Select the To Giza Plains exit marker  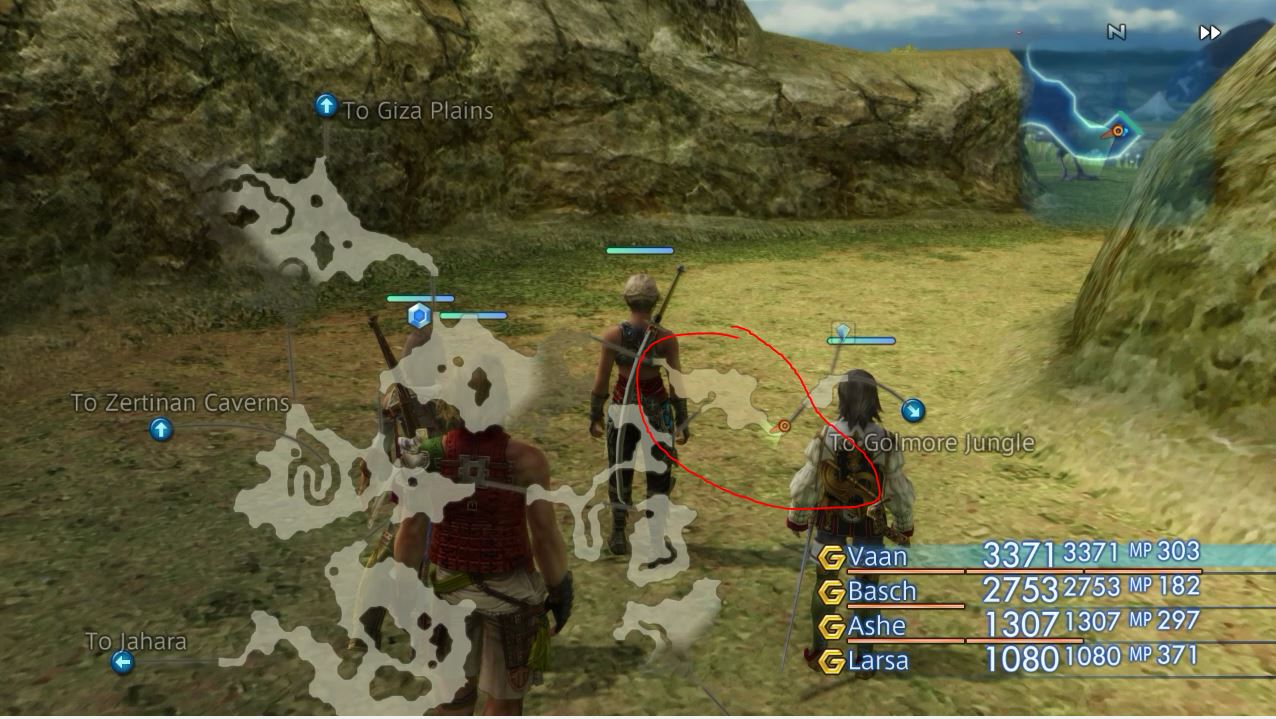(x=326, y=106)
